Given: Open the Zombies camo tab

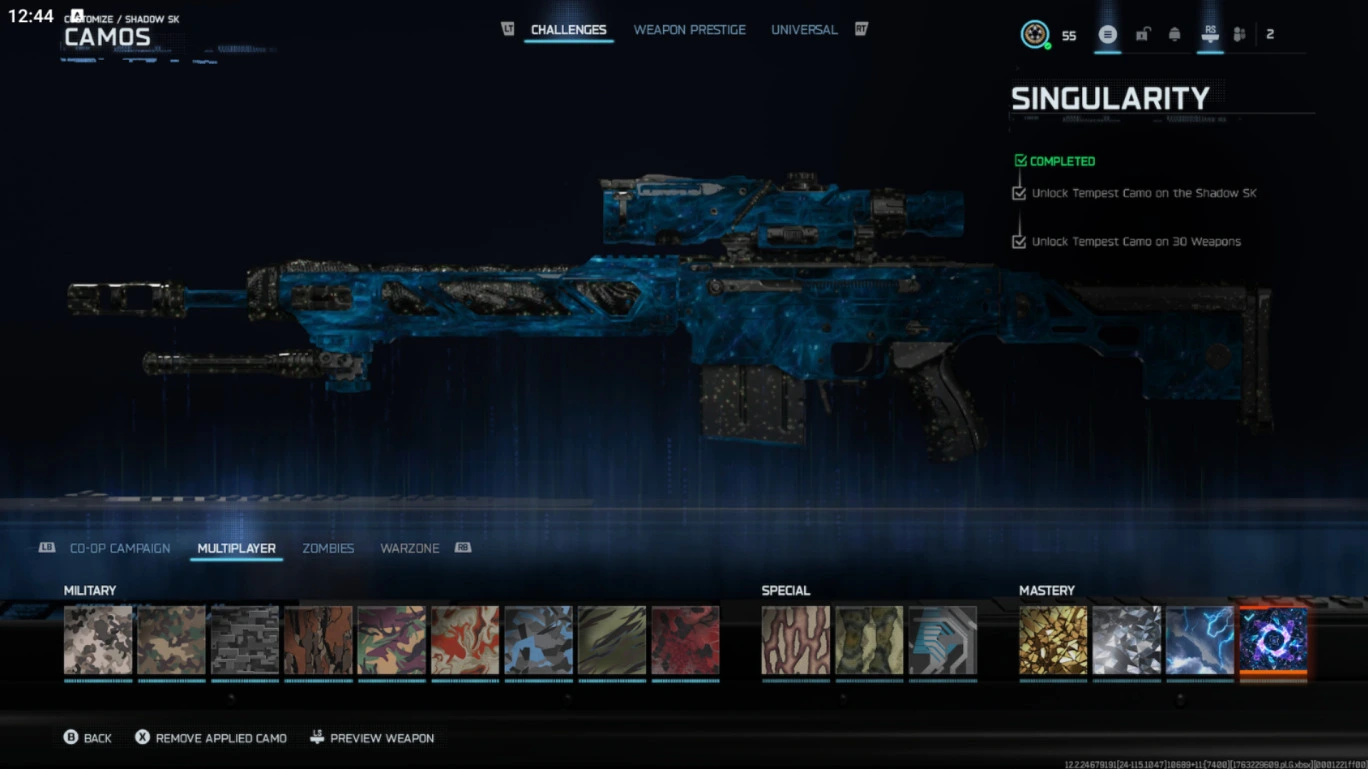Looking at the screenshot, I should tap(328, 548).
